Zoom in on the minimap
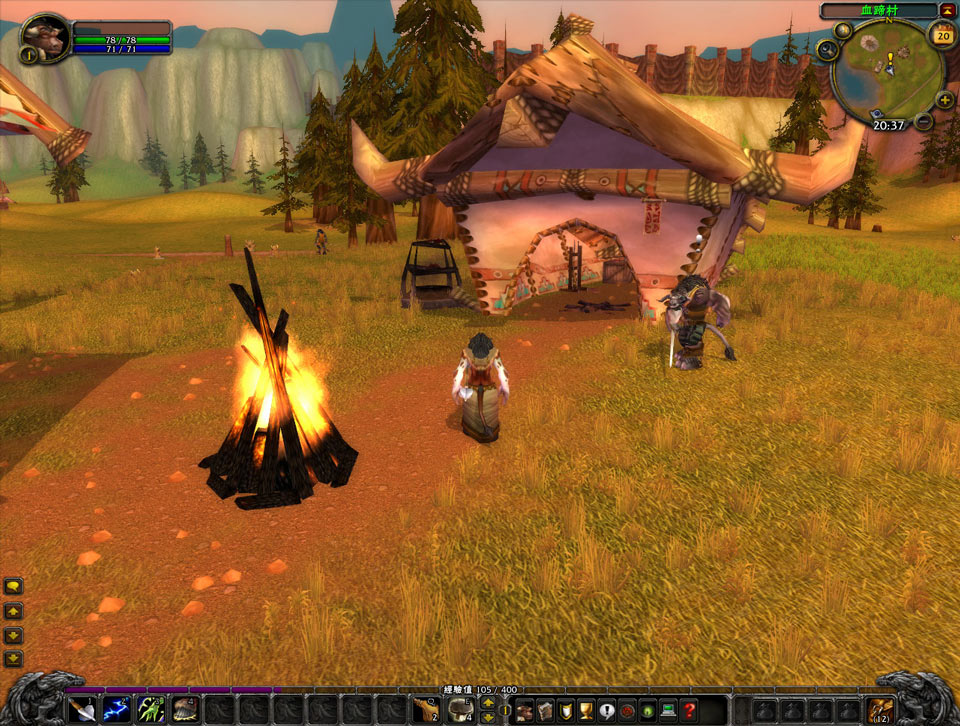960x726 pixels. [944, 99]
